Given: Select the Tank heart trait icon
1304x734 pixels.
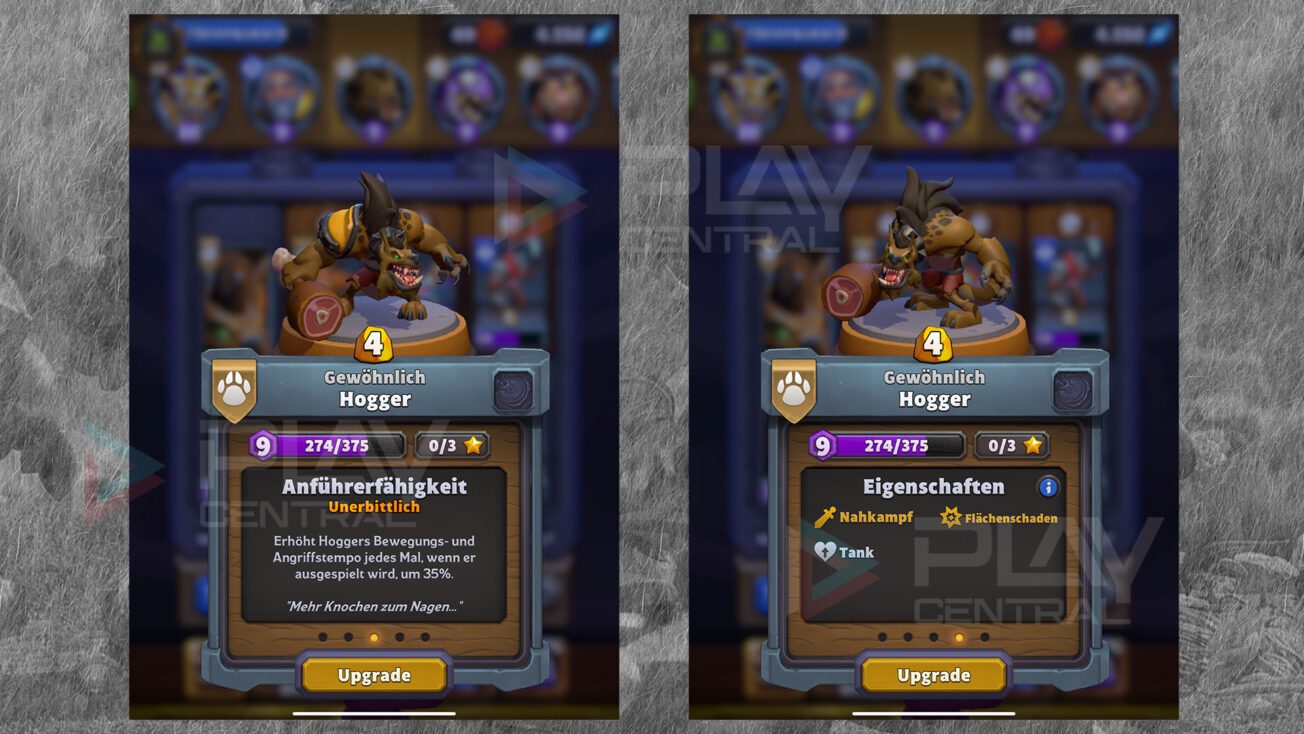Looking at the screenshot, I should coord(825,551).
